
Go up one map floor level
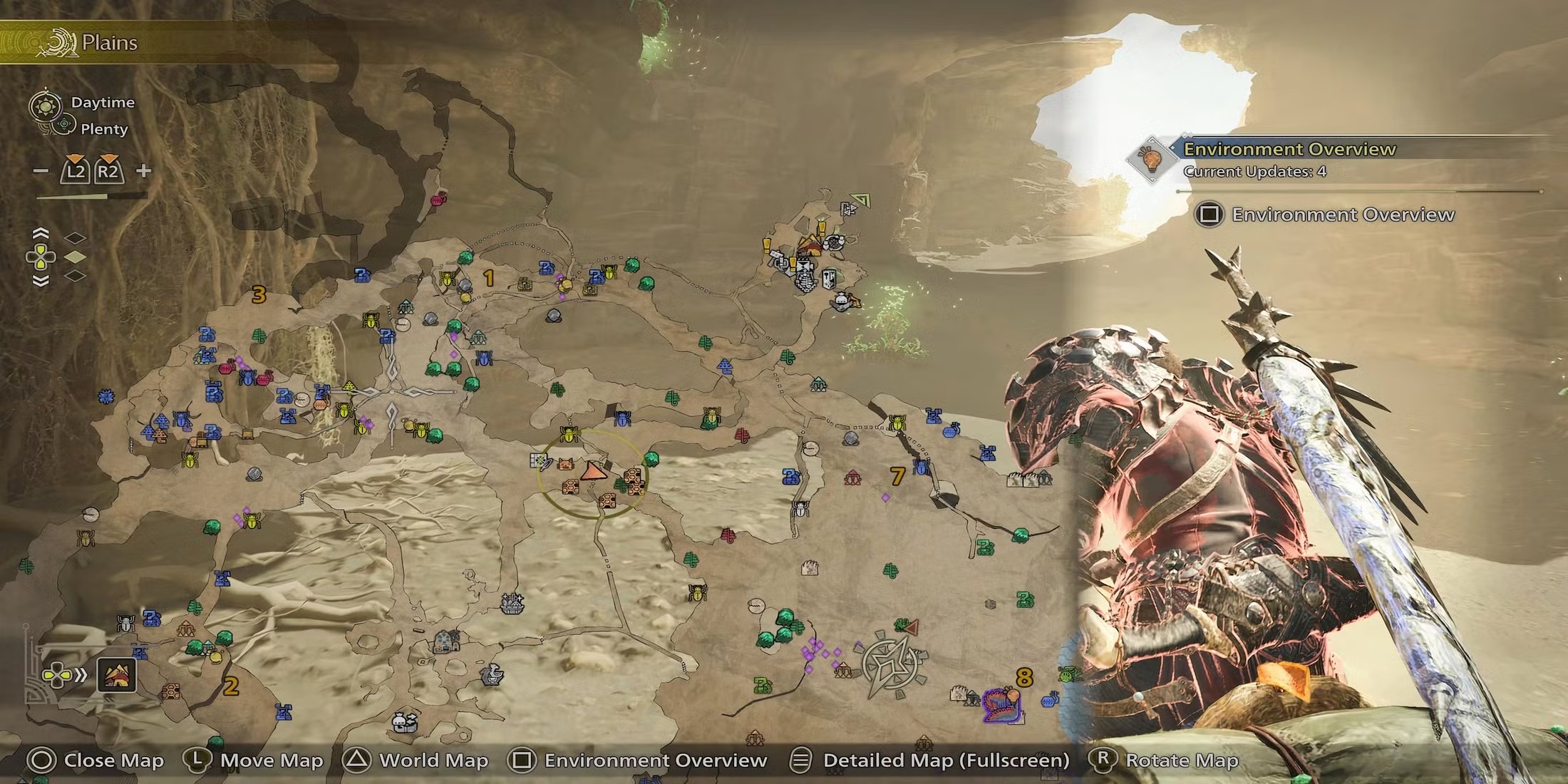click(41, 234)
